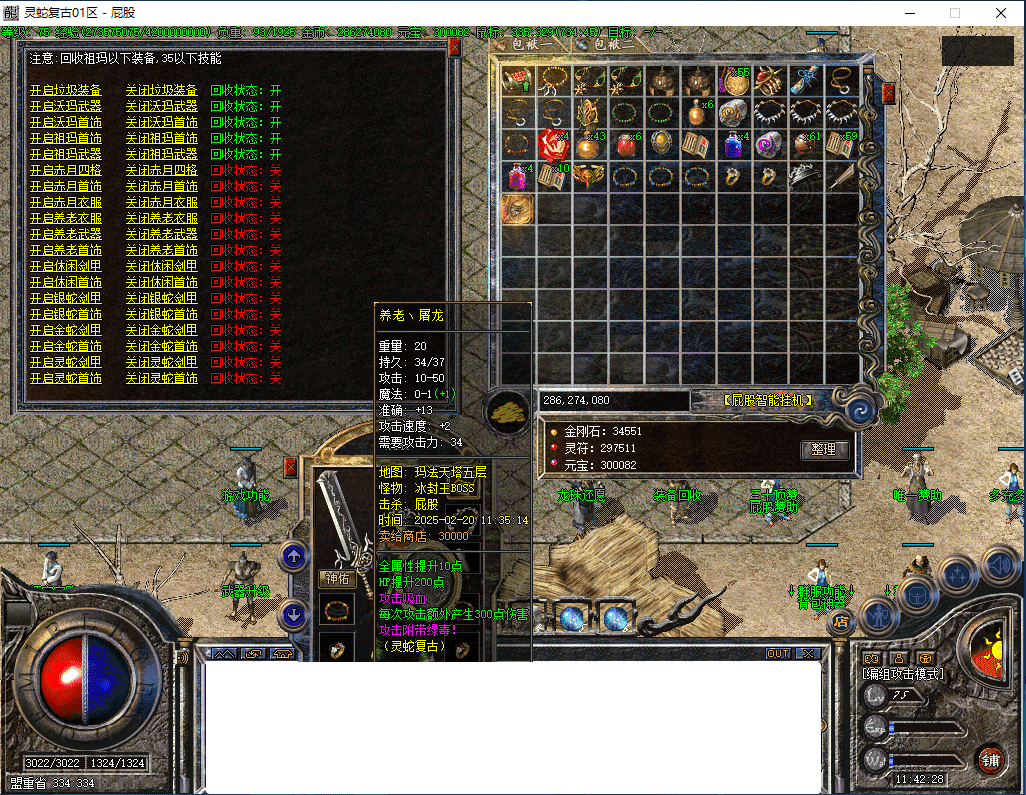This screenshot has width=1026, height=795.
Task: Toggle the sound speaker button
Action: click(x=999, y=566)
